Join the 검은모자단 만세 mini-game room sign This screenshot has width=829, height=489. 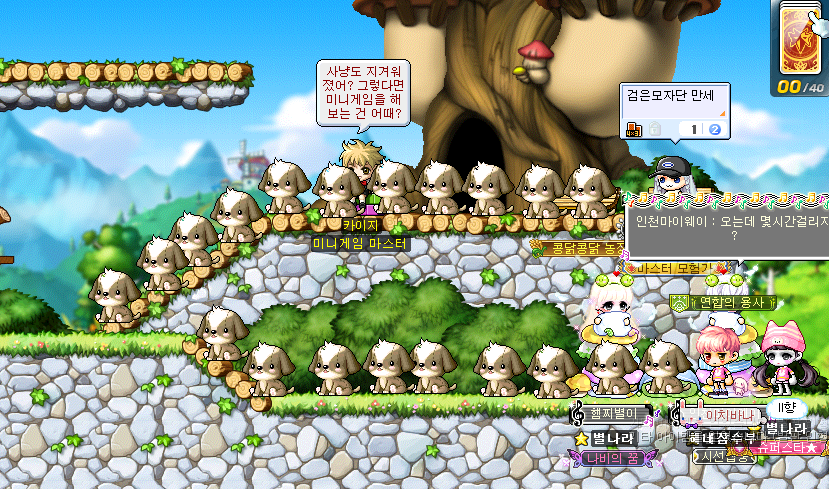click(675, 111)
